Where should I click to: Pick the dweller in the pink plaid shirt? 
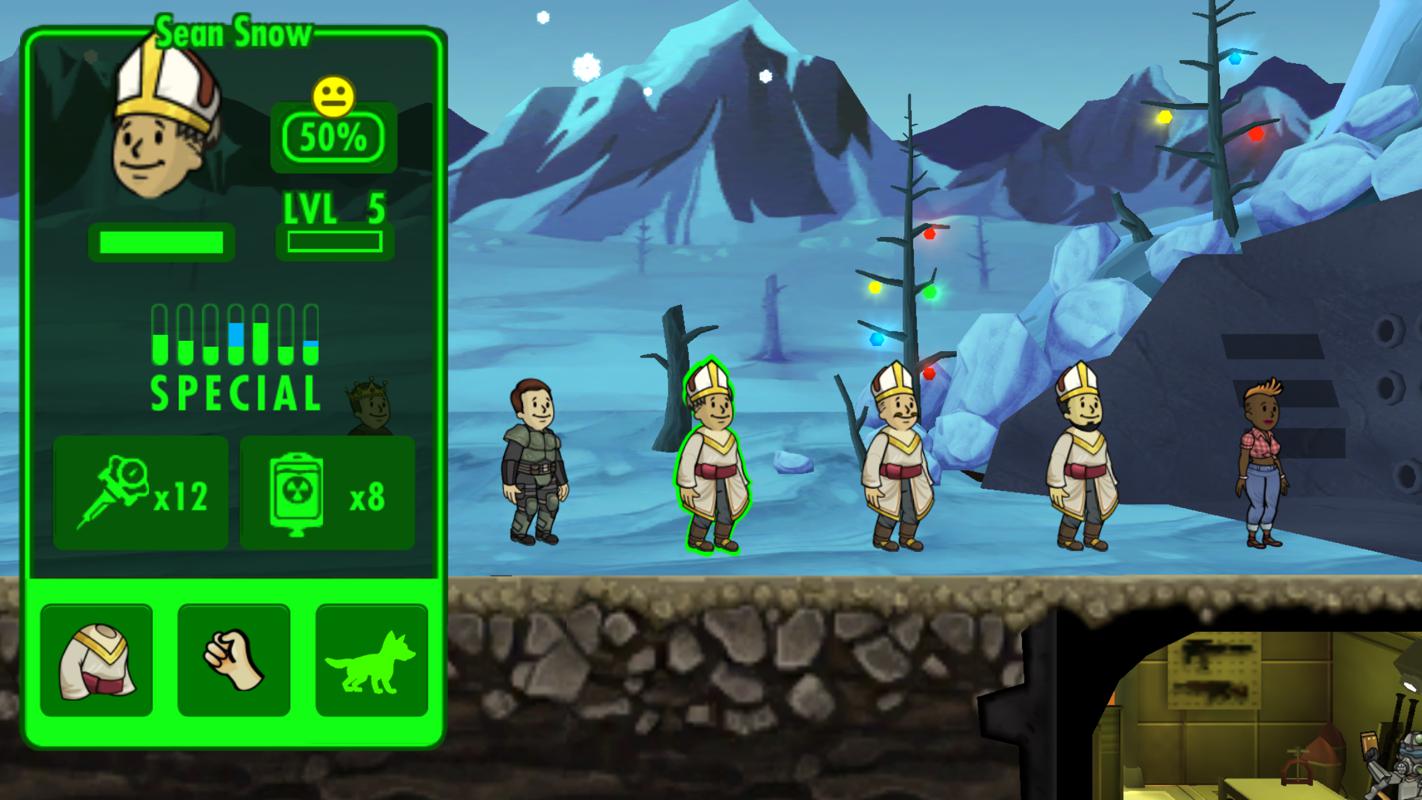click(x=1264, y=465)
